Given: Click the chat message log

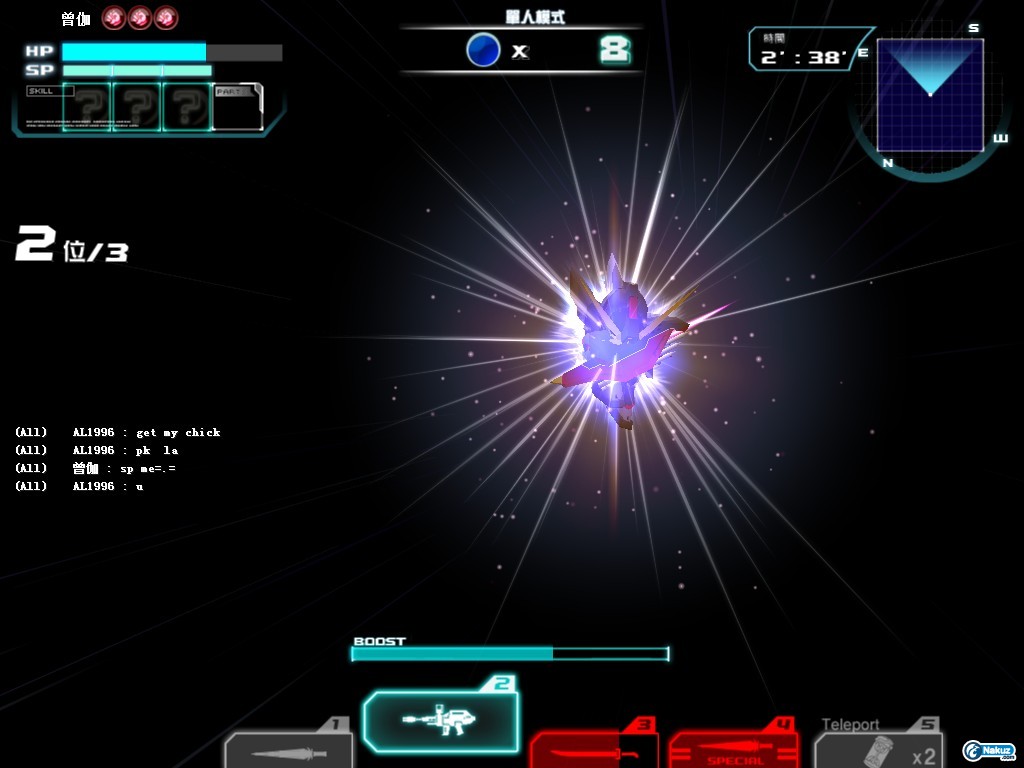Looking at the screenshot, I should click(x=118, y=459).
